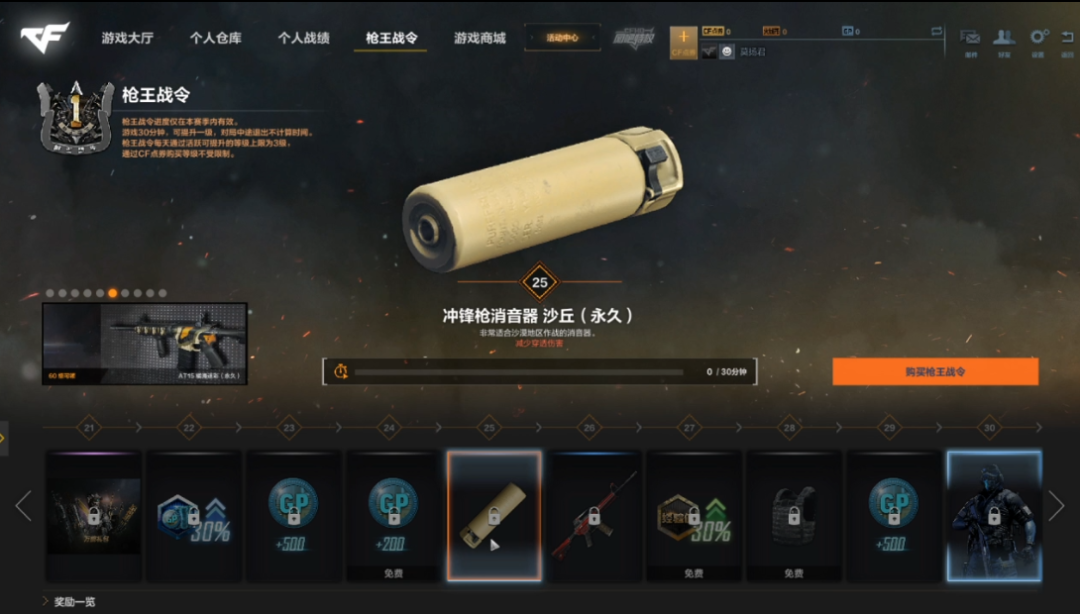Image resolution: width=1080 pixels, height=614 pixels.
Task: Switch to the 个人仓库 storage tab
Action: click(215, 38)
